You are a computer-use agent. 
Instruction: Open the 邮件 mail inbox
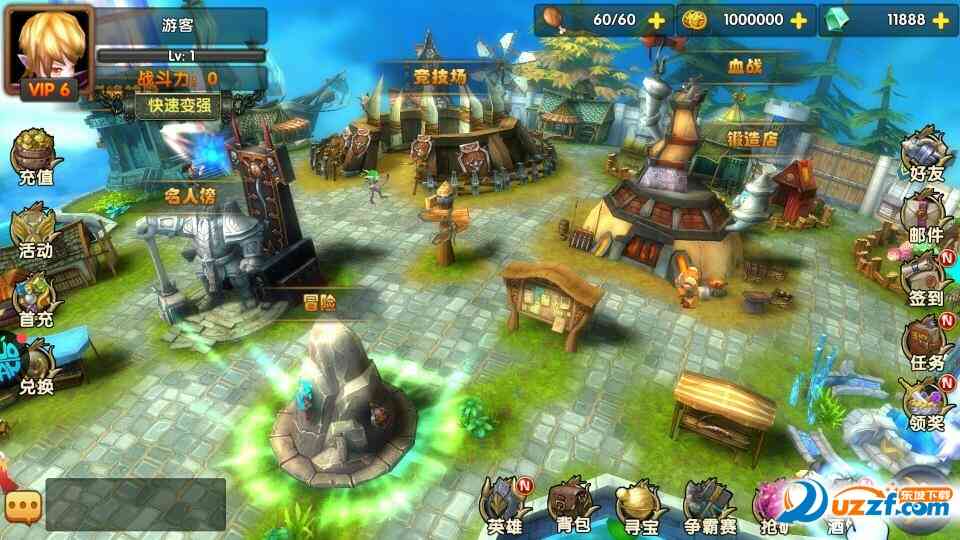click(924, 218)
